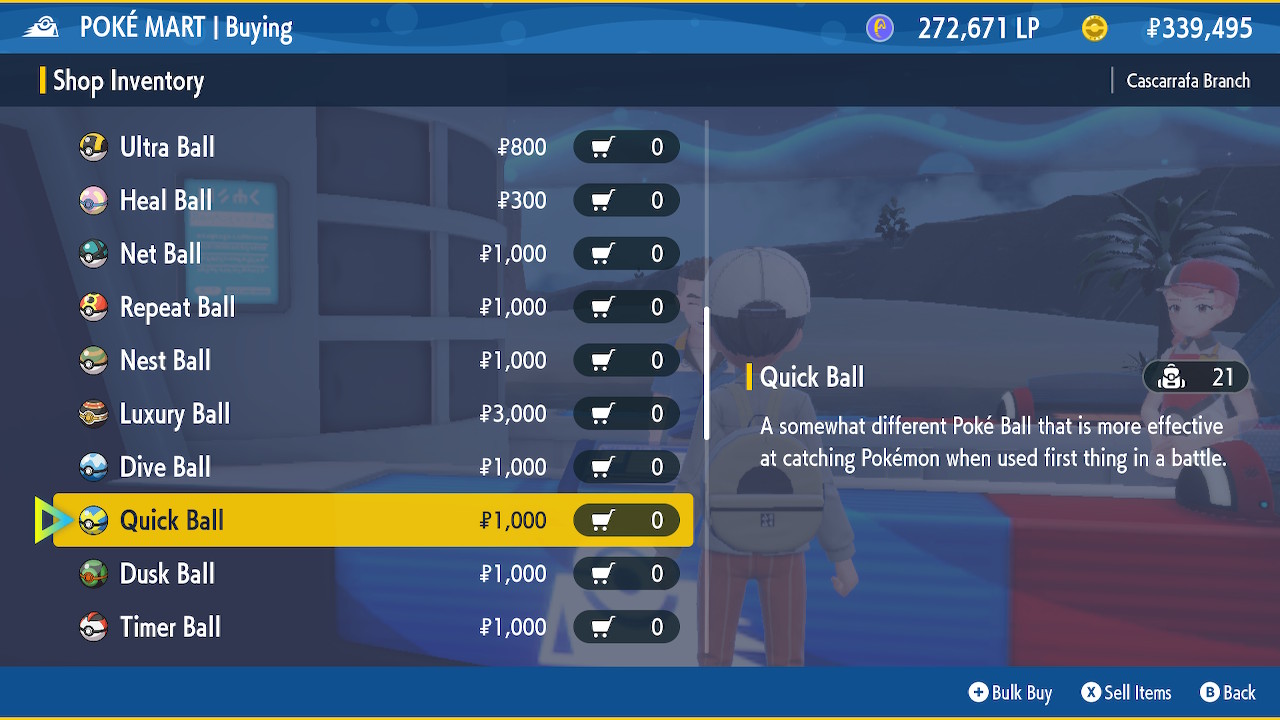The height and width of the screenshot is (720, 1280).
Task: Select the Ultra Ball item icon
Action: [92, 147]
